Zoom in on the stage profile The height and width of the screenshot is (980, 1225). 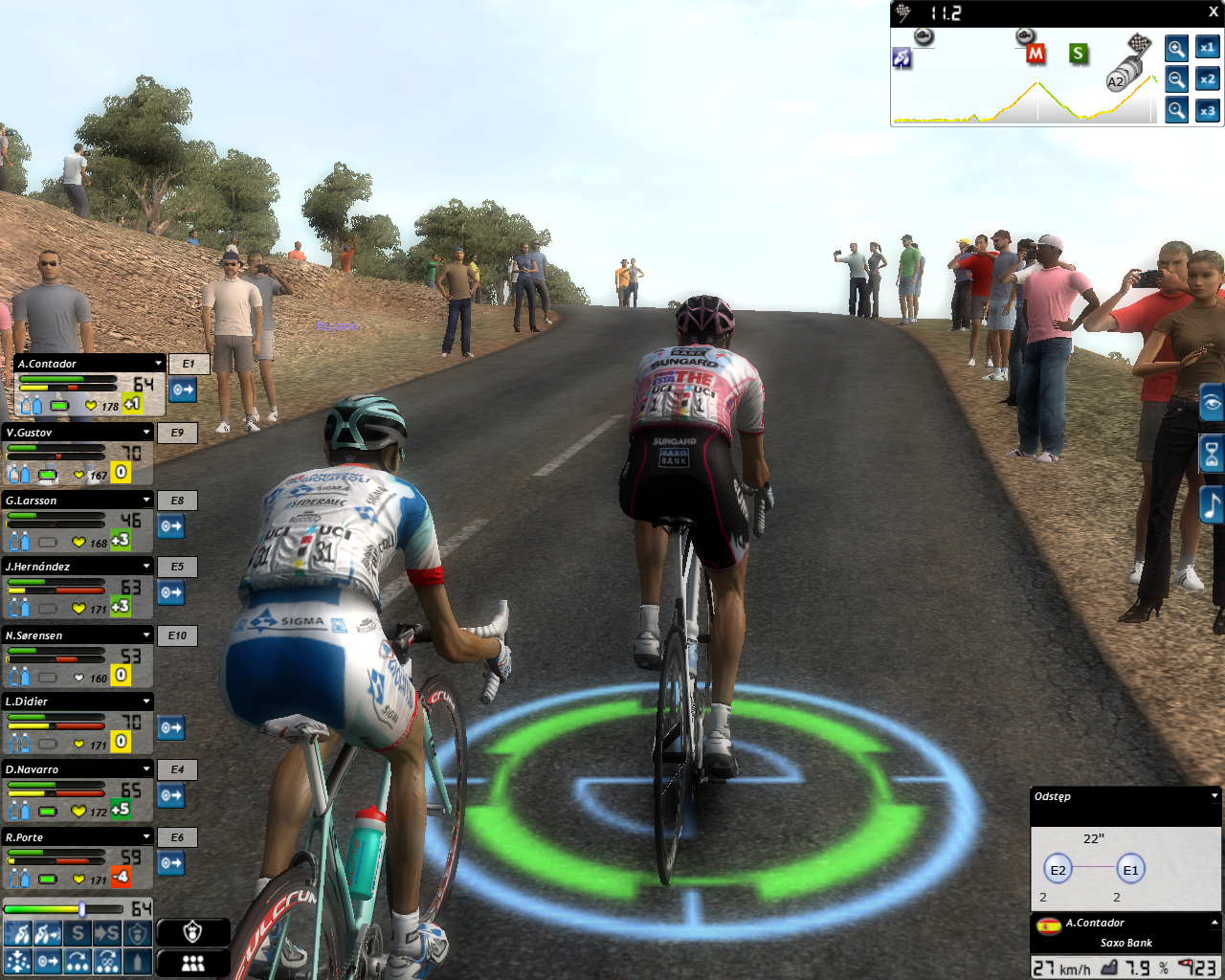[x=1176, y=48]
